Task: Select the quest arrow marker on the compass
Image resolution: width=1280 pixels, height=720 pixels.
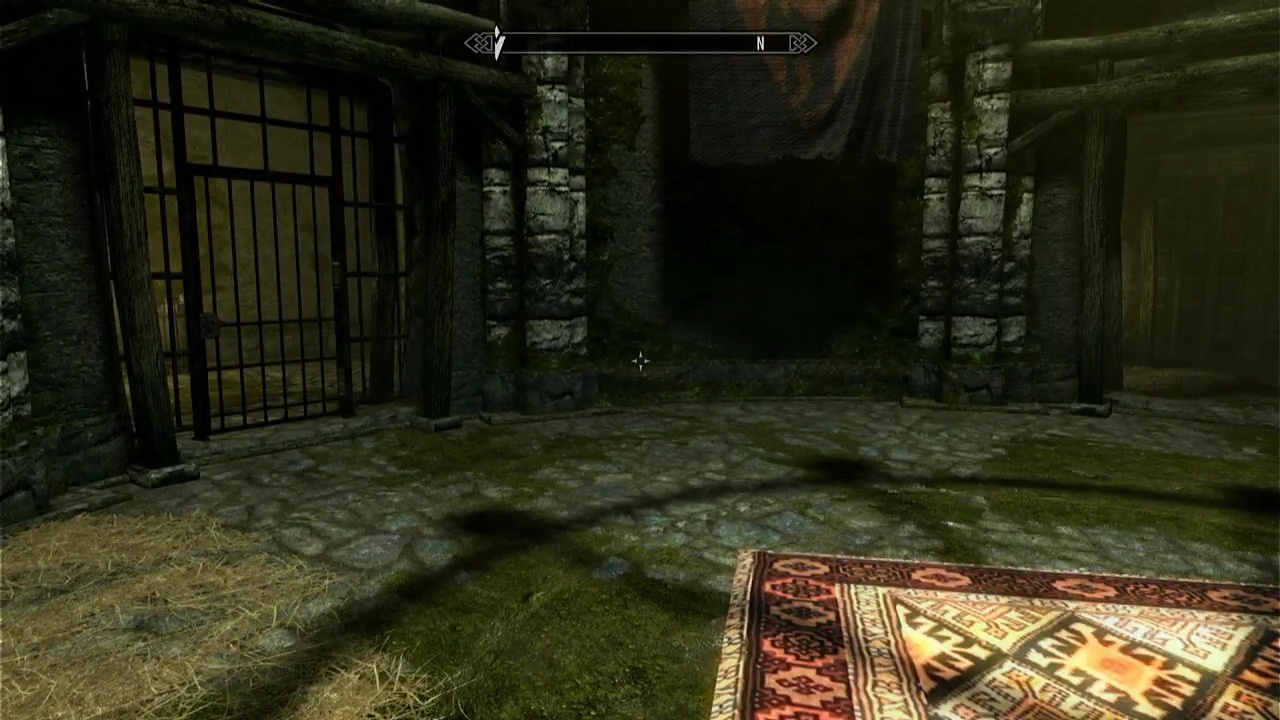Action: [x=498, y=43]
